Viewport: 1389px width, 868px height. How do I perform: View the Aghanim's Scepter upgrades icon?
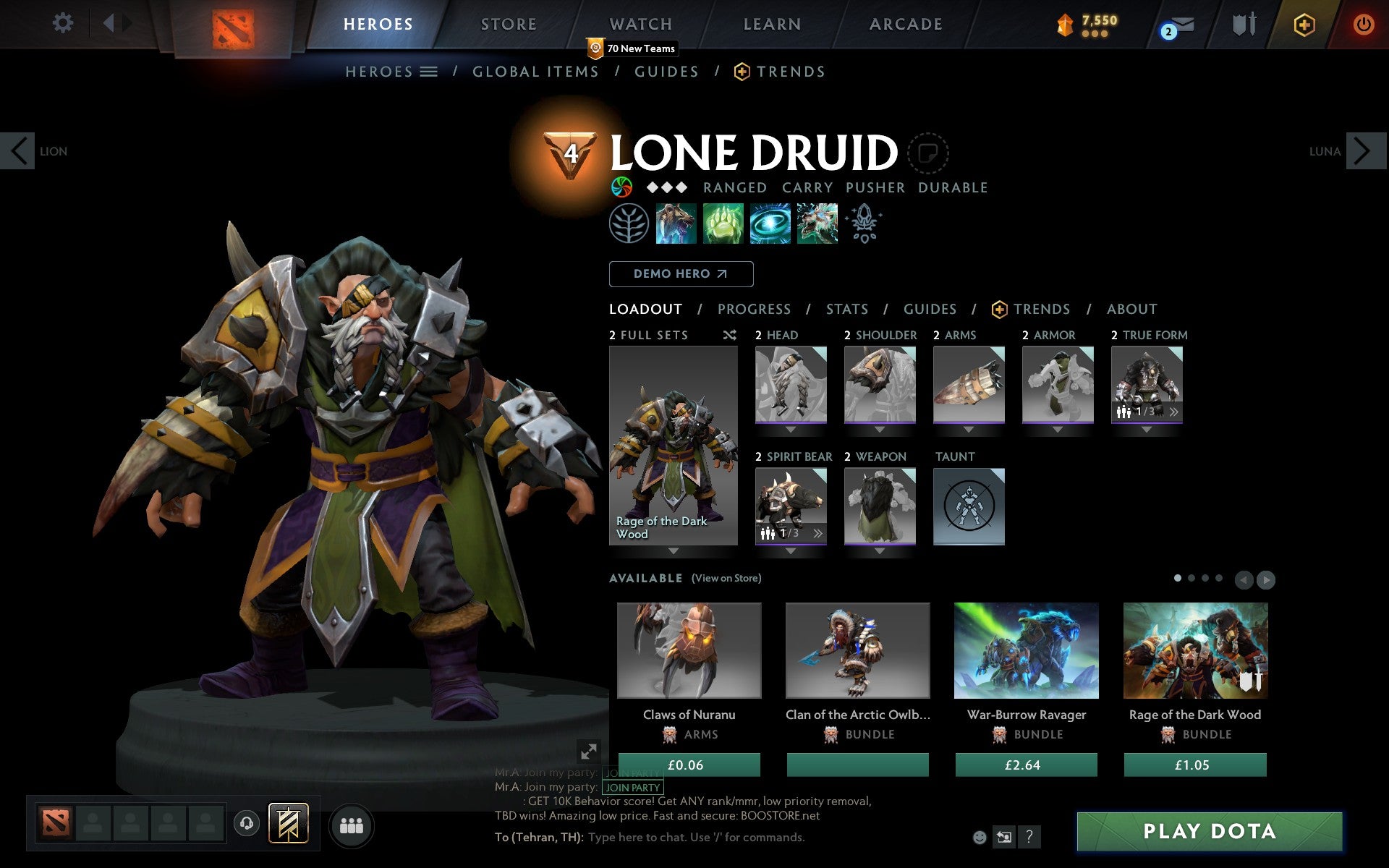point(865,224)
